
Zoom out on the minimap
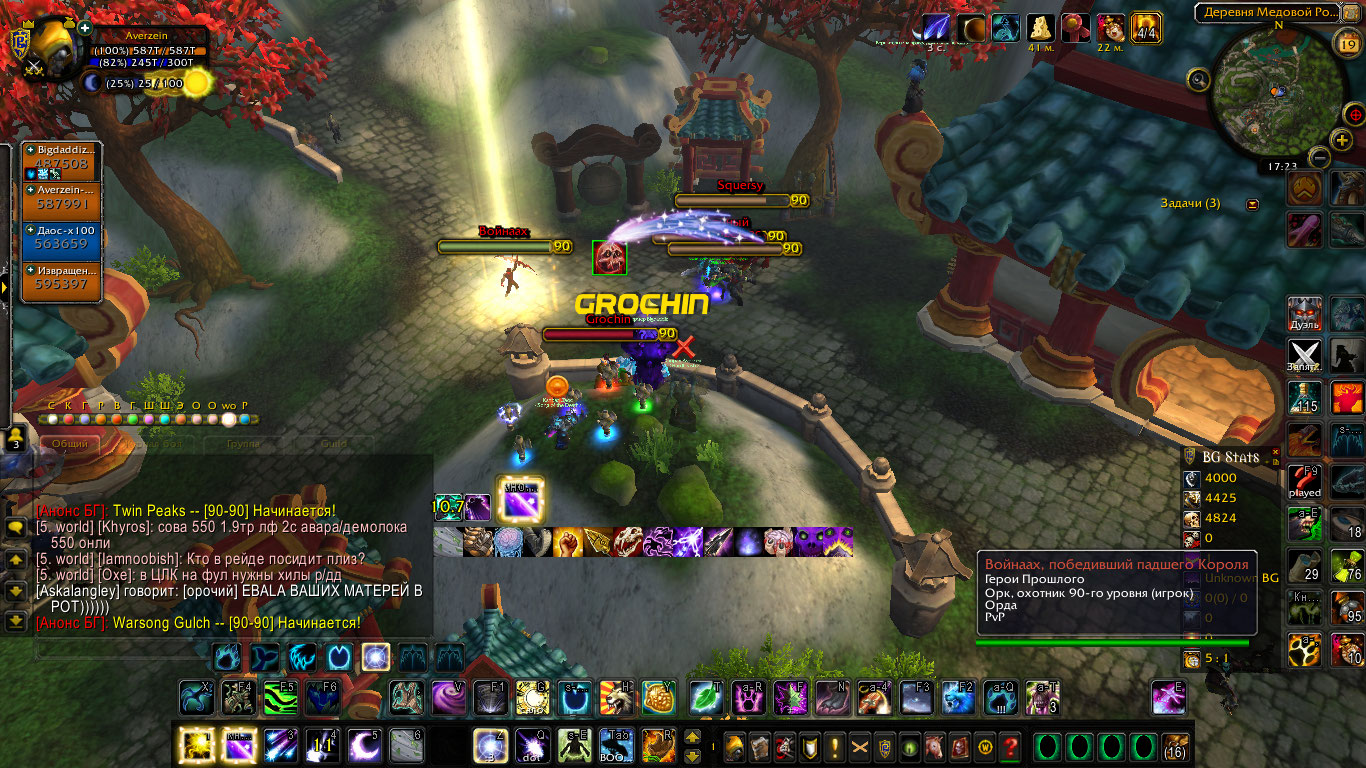tap(1320, 157)
